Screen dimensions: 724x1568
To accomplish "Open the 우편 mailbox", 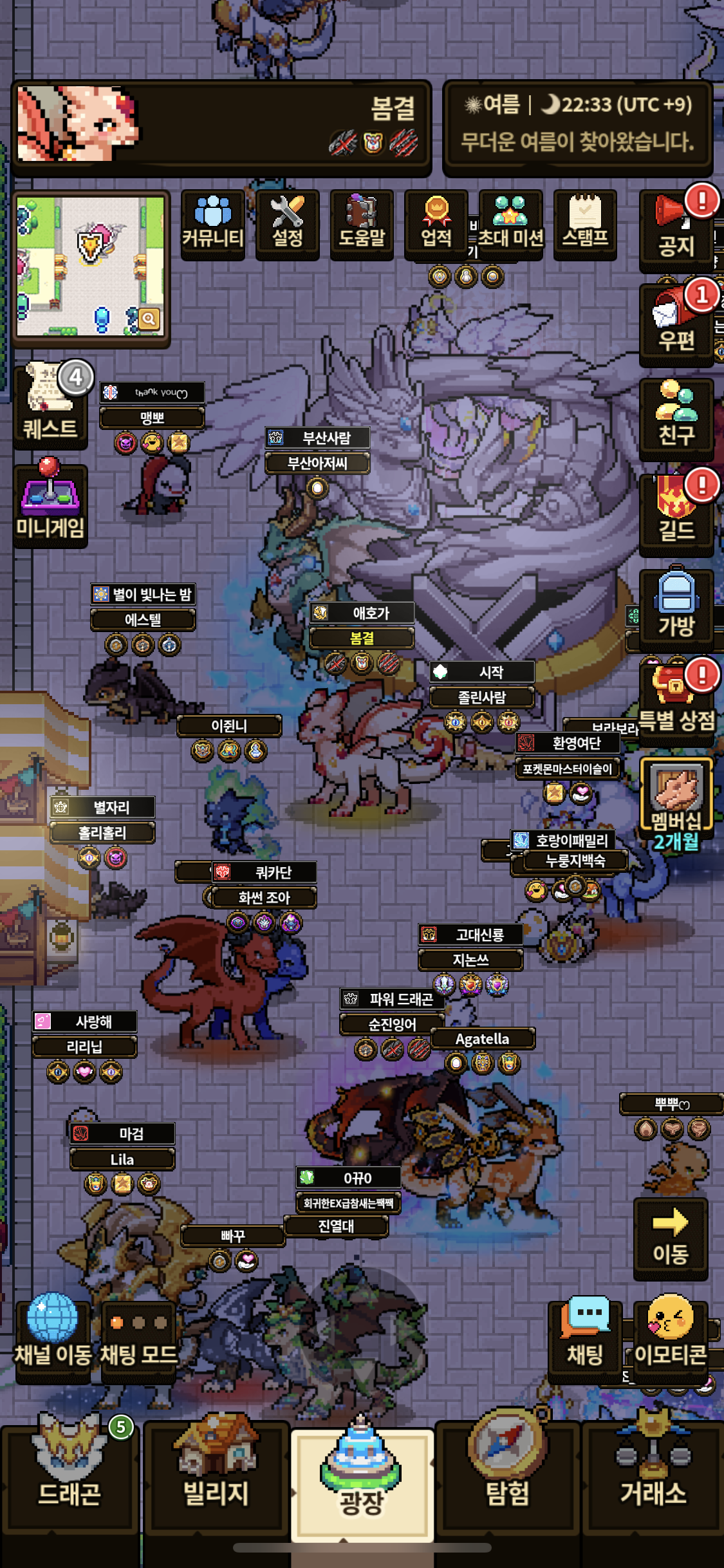I will coord(676,325).
